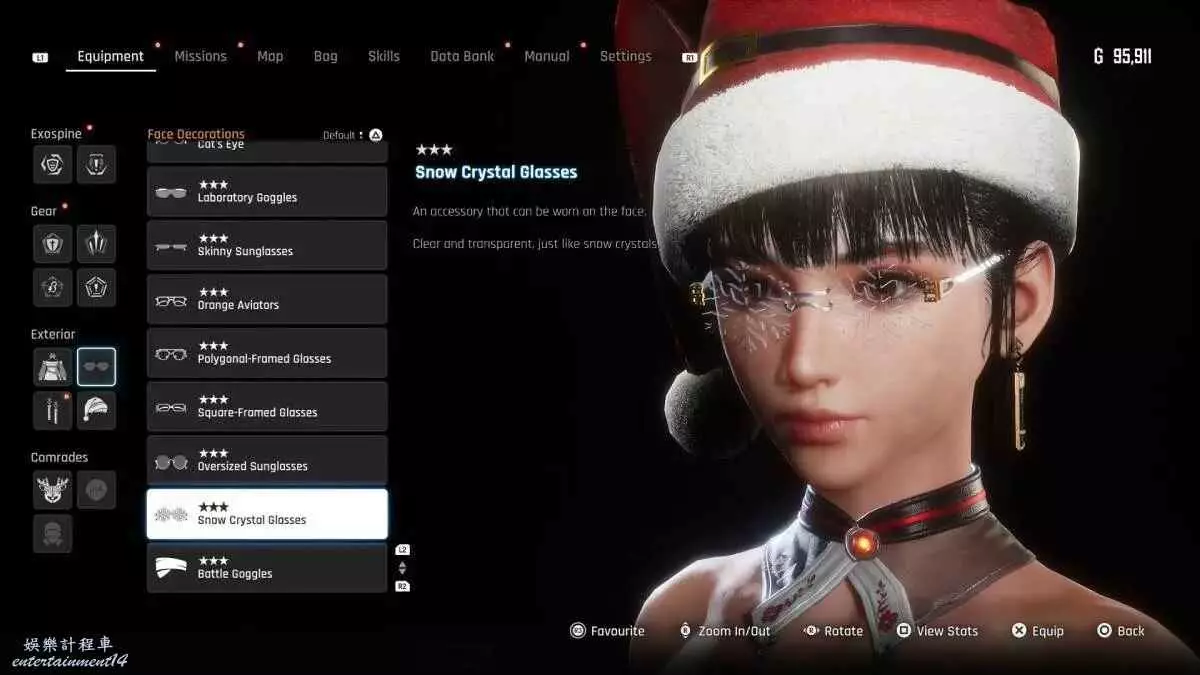Choose the Oversized Sunglasses entry
1200x675 pixels.
[267, 461]
